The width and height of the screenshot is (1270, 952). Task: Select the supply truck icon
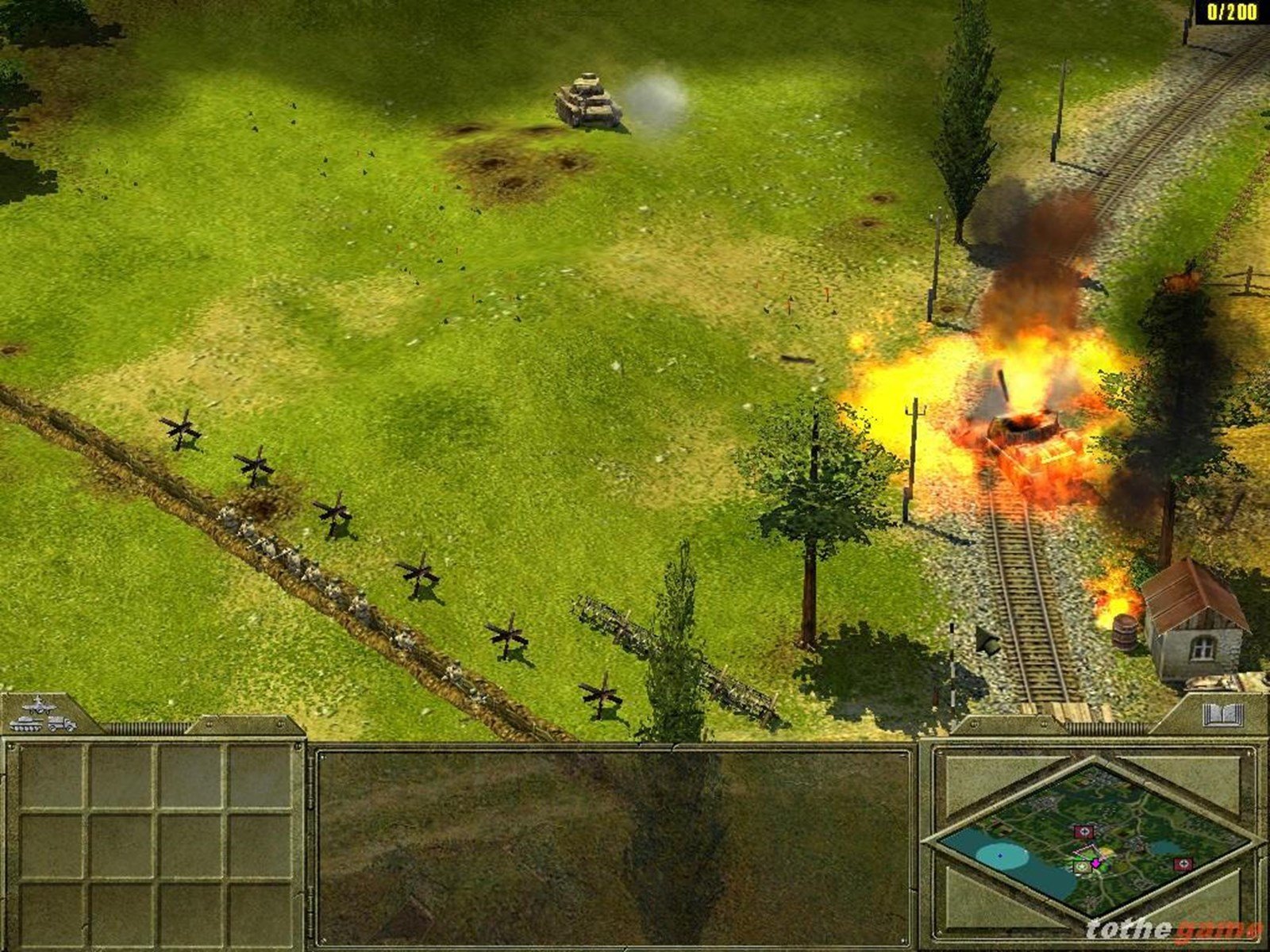tap(63, 724)
